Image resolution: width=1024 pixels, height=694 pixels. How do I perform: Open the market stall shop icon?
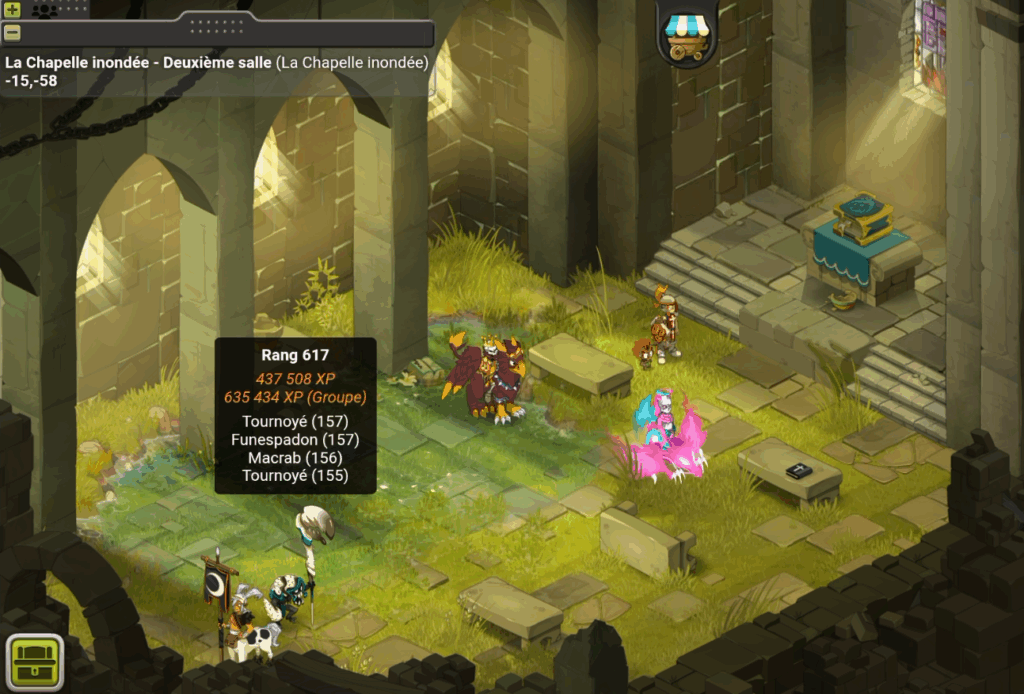pos(687,31)
